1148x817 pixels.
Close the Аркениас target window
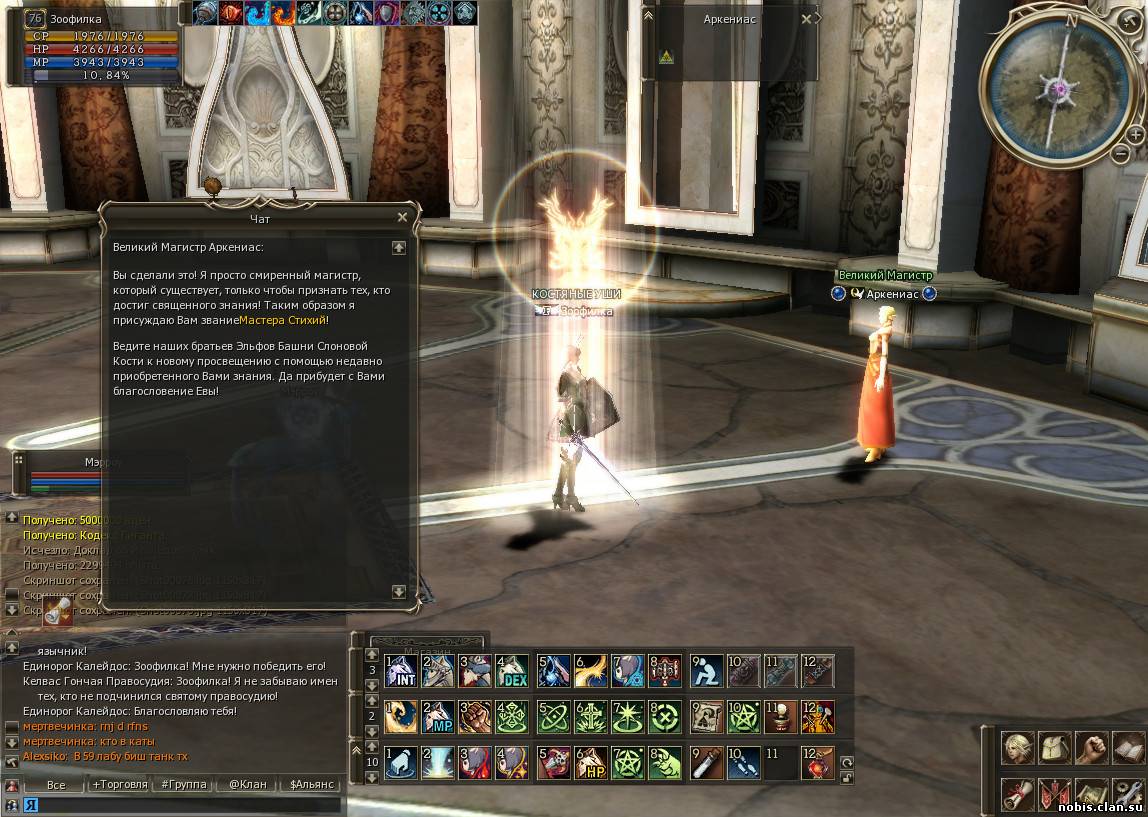tap(807, 18)
